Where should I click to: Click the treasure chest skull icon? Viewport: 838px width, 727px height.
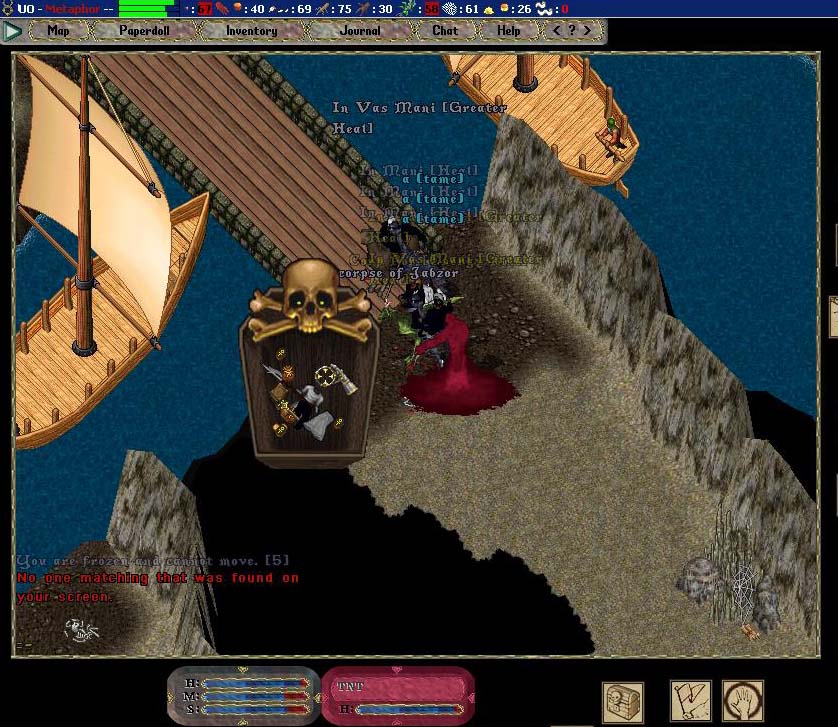click(622, 702)
